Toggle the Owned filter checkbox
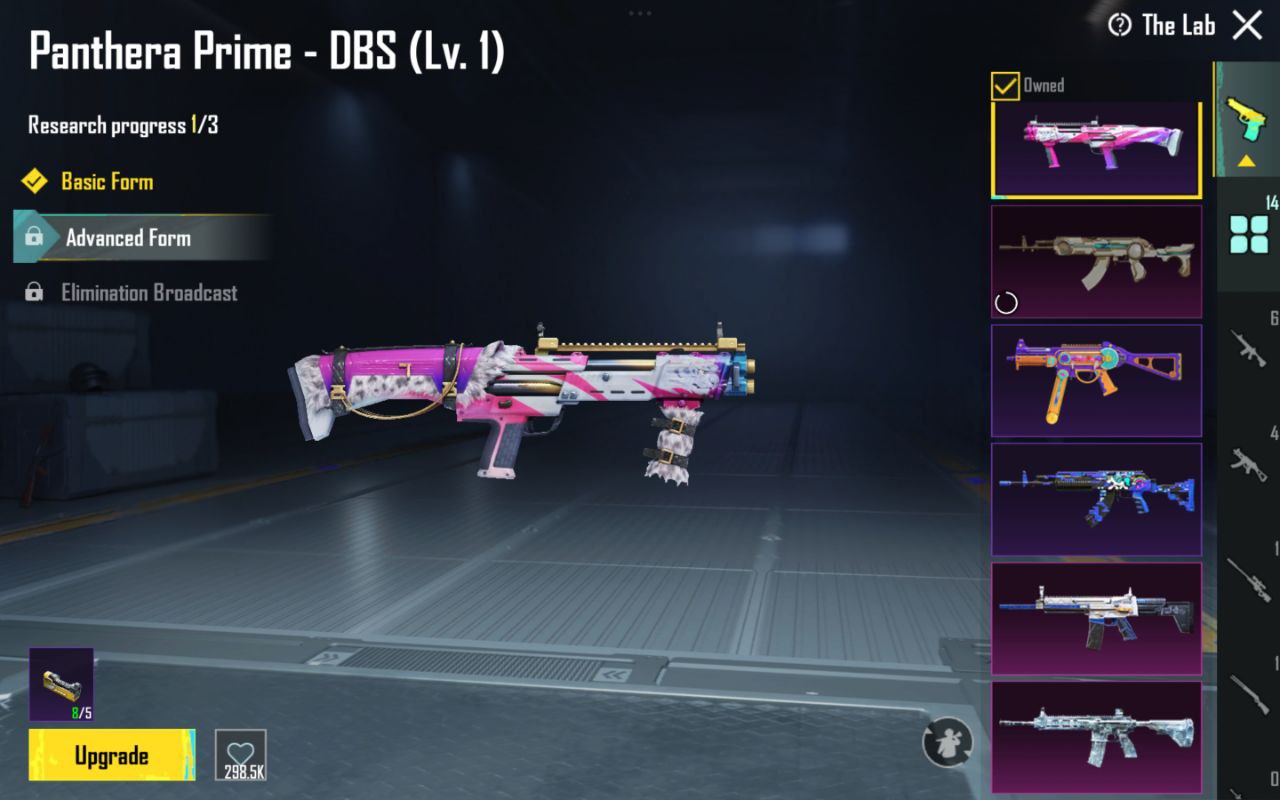Viewport: 1280px width, 800px height. (x=1005, y=86)
